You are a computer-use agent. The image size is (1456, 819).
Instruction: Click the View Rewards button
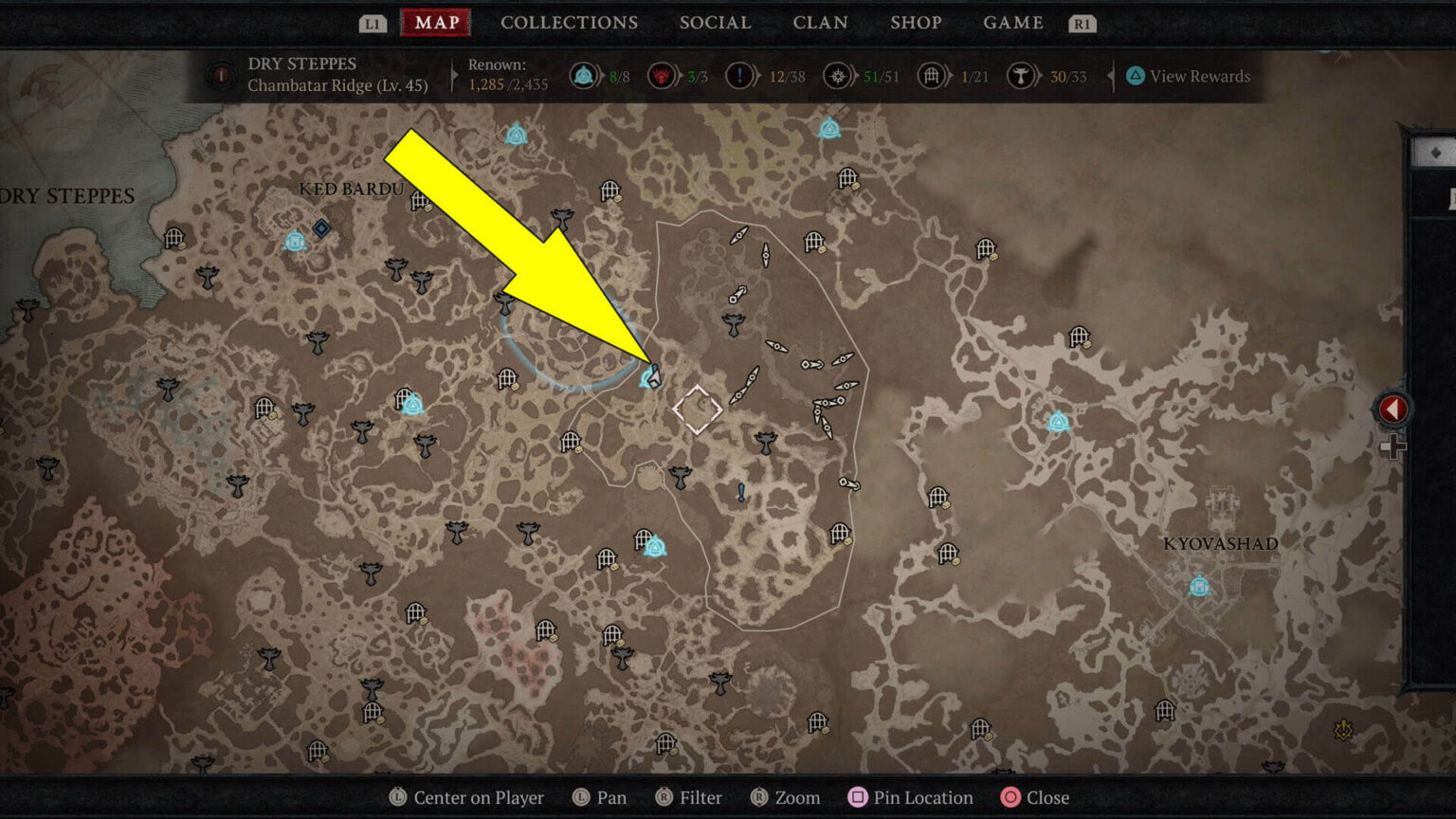click(1188, 76)
